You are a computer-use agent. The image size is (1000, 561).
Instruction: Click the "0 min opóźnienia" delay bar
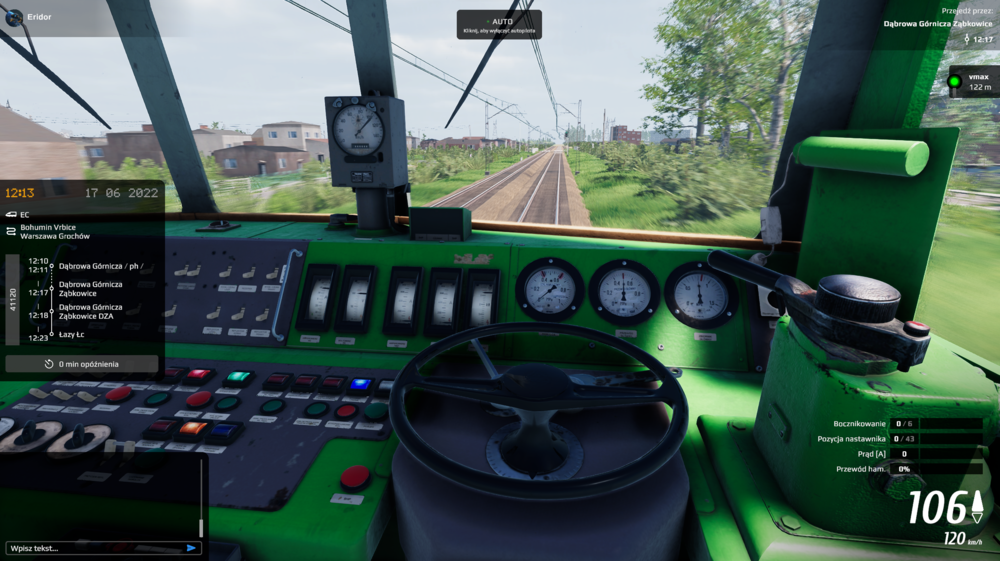tap(82, 364)
